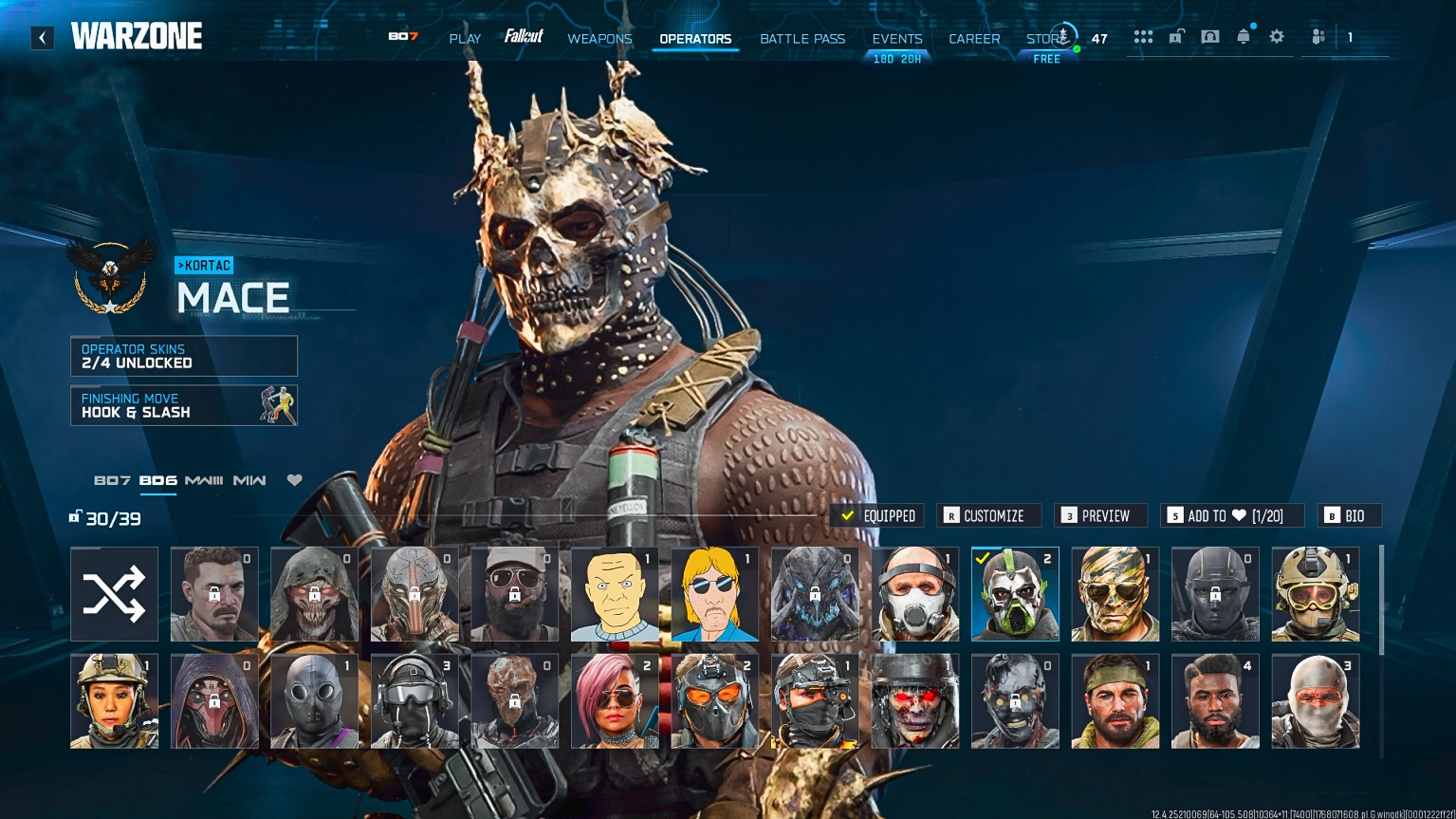
Task: Preview the equipped Mace skin
Action: point(1100,515)
